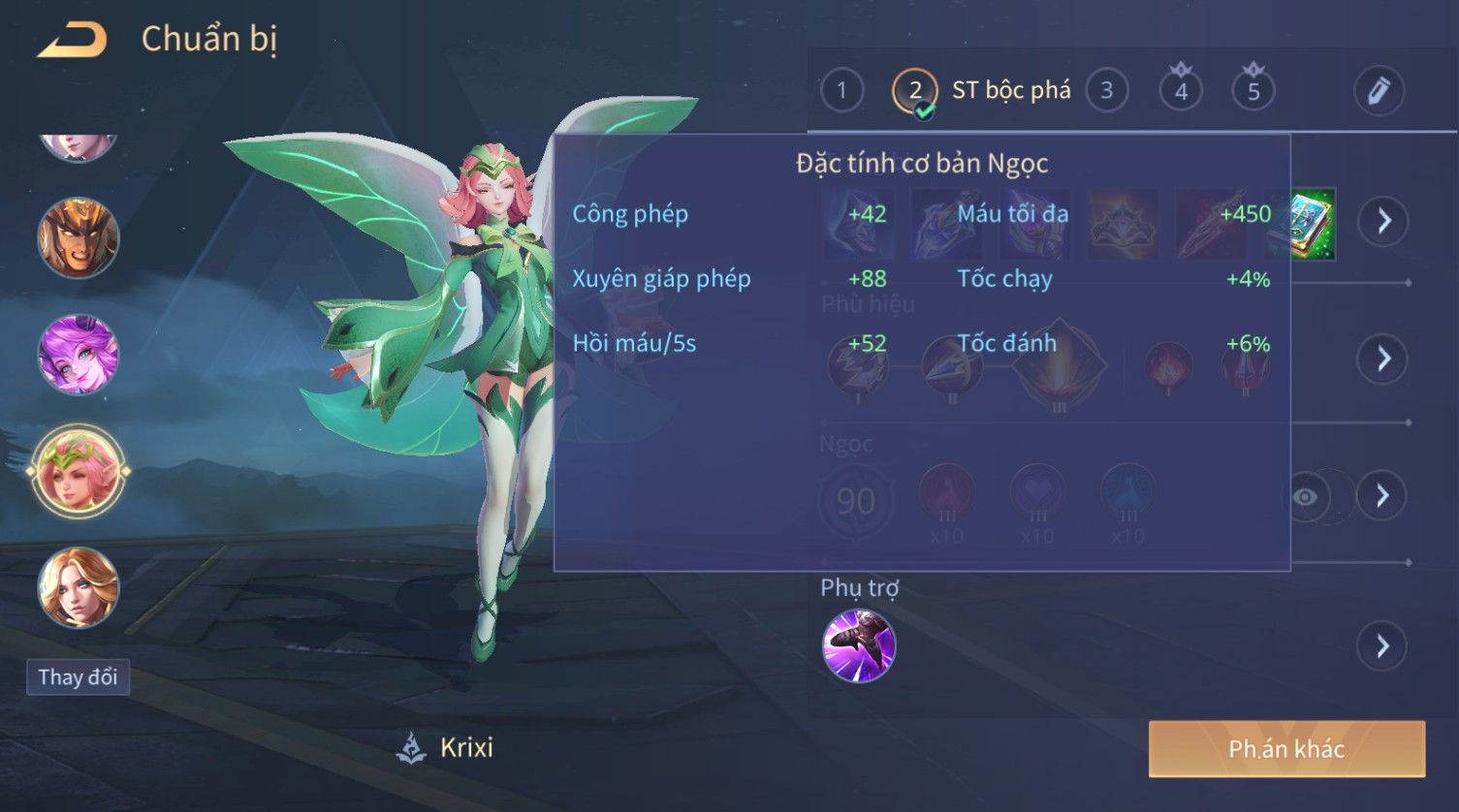1459x812 pixels.
Task: Select the Krixi hero portrait
Action: pos(78,472)
